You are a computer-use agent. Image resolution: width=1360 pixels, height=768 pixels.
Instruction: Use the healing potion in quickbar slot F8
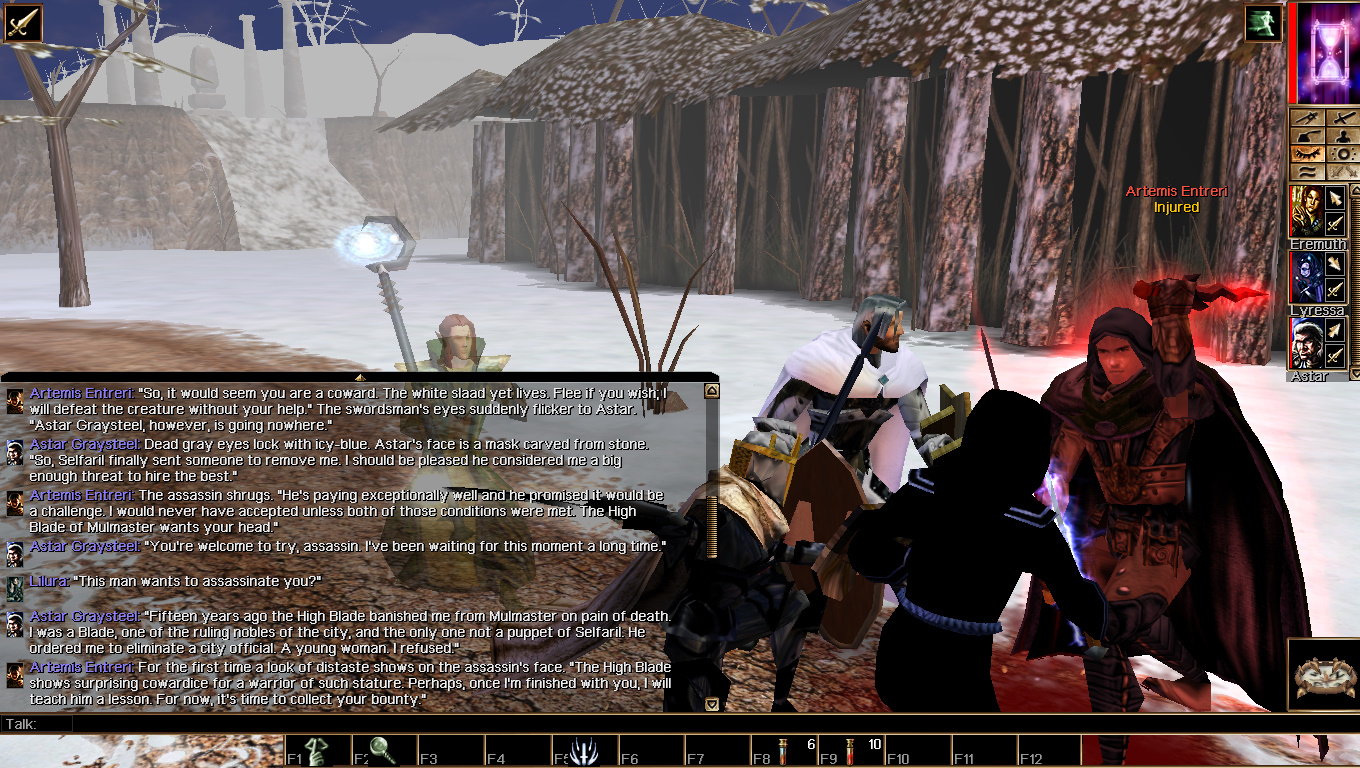pos(783,754)
